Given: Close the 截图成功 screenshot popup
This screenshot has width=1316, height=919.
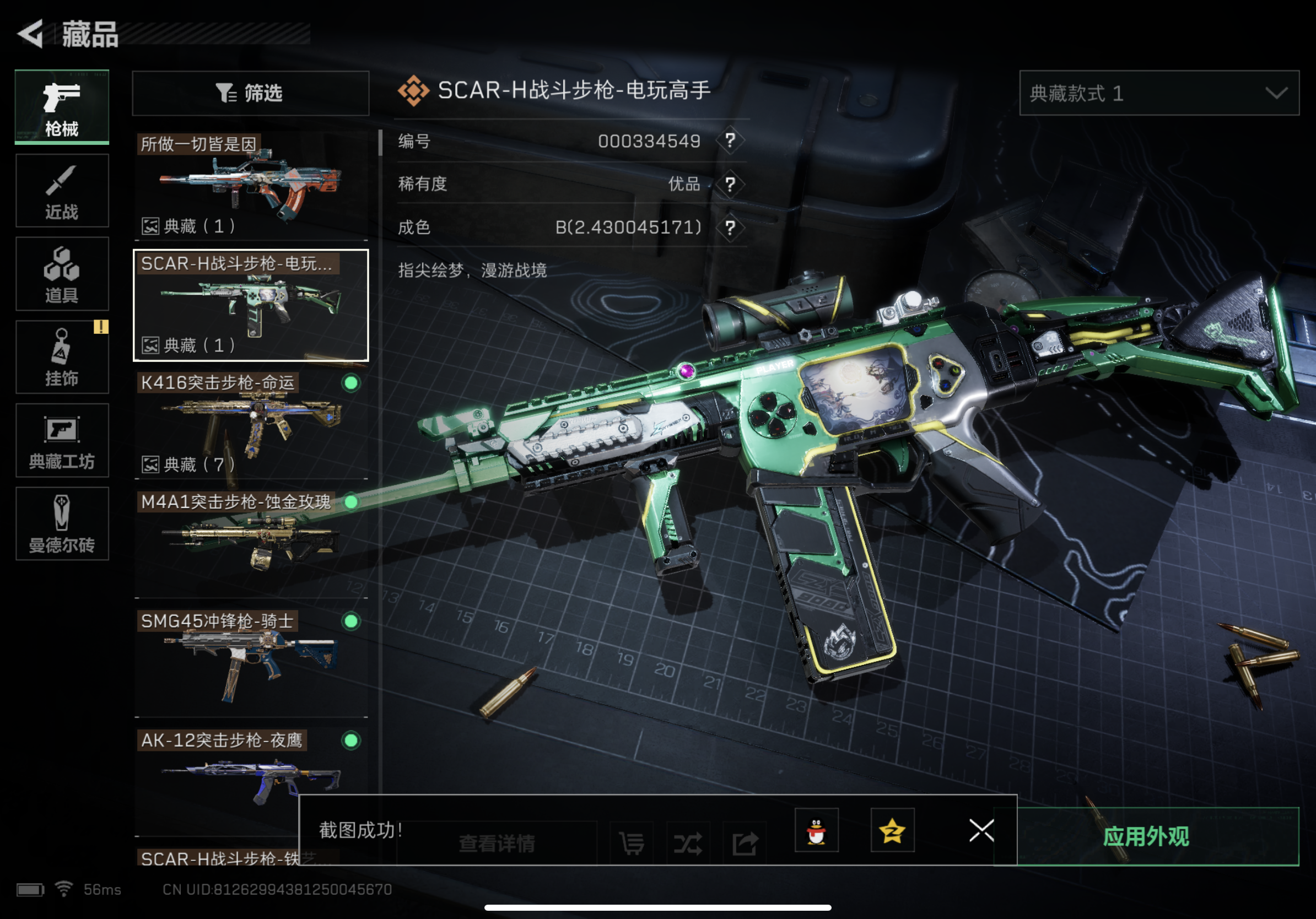Looking at the screenshot, I should (x=981, y=830).
